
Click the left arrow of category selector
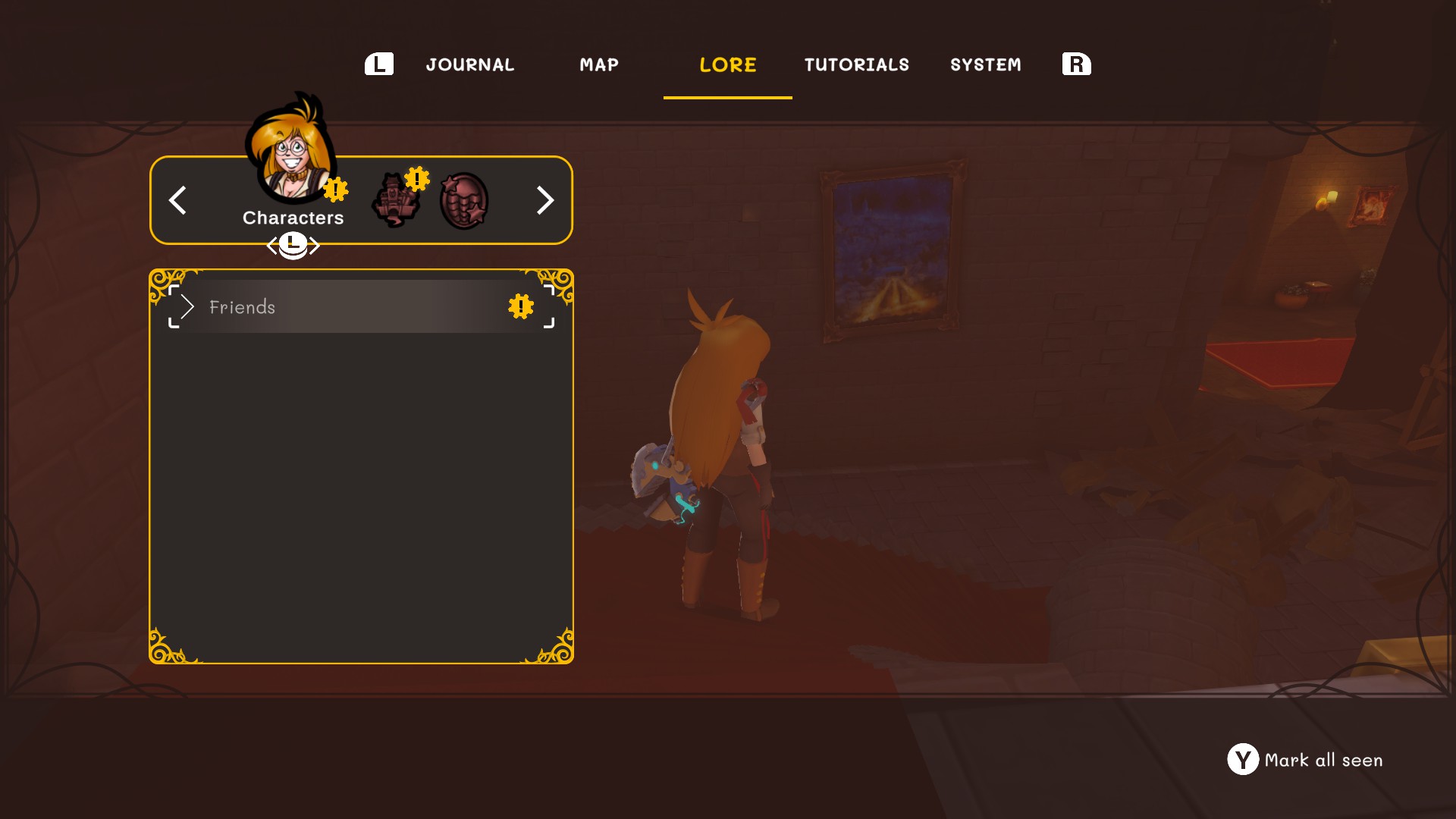point(177,200)
